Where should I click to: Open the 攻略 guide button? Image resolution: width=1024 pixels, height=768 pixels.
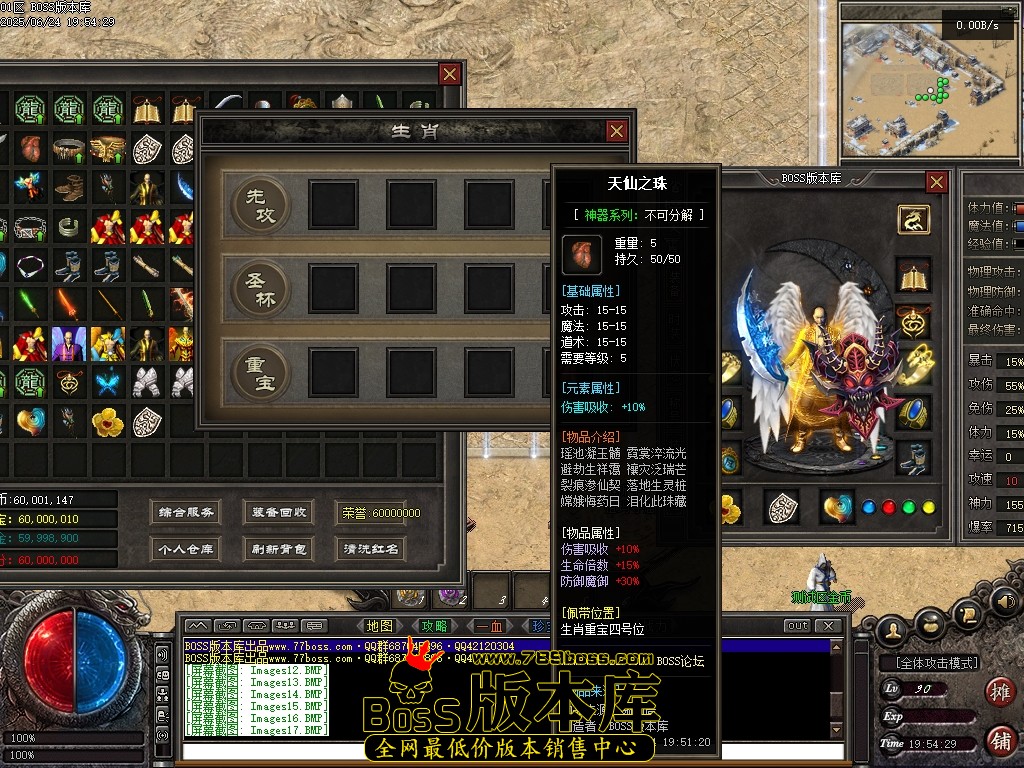(434, 626)
